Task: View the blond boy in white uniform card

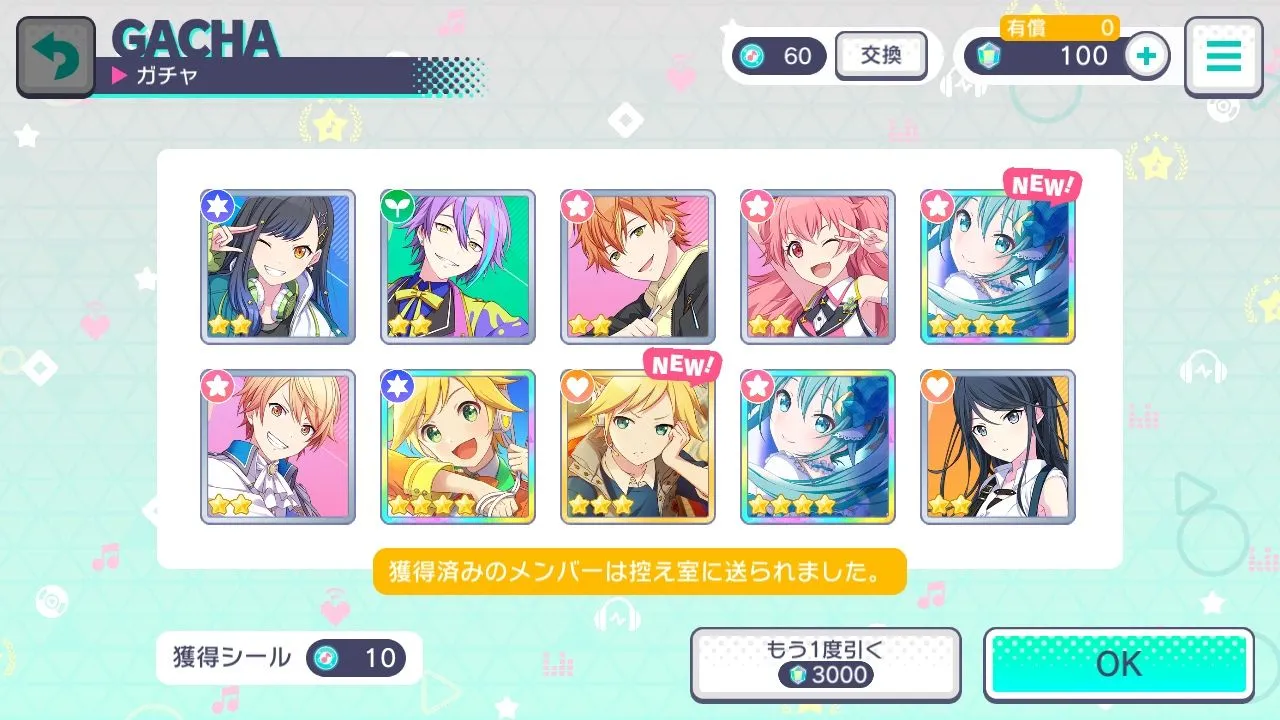Action: tap(278, 447)
